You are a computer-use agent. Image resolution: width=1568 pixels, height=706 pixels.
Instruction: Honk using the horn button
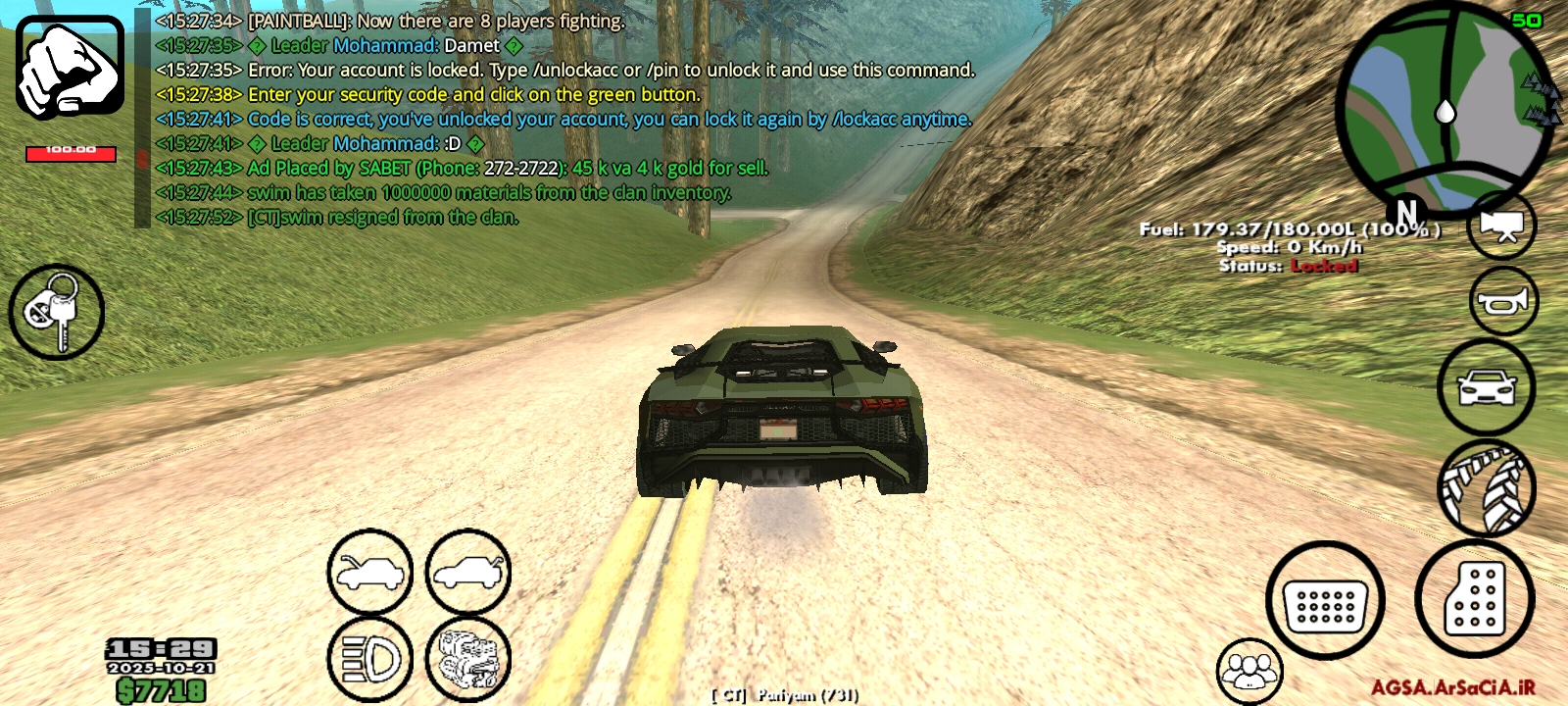(x=1503, y=302)
